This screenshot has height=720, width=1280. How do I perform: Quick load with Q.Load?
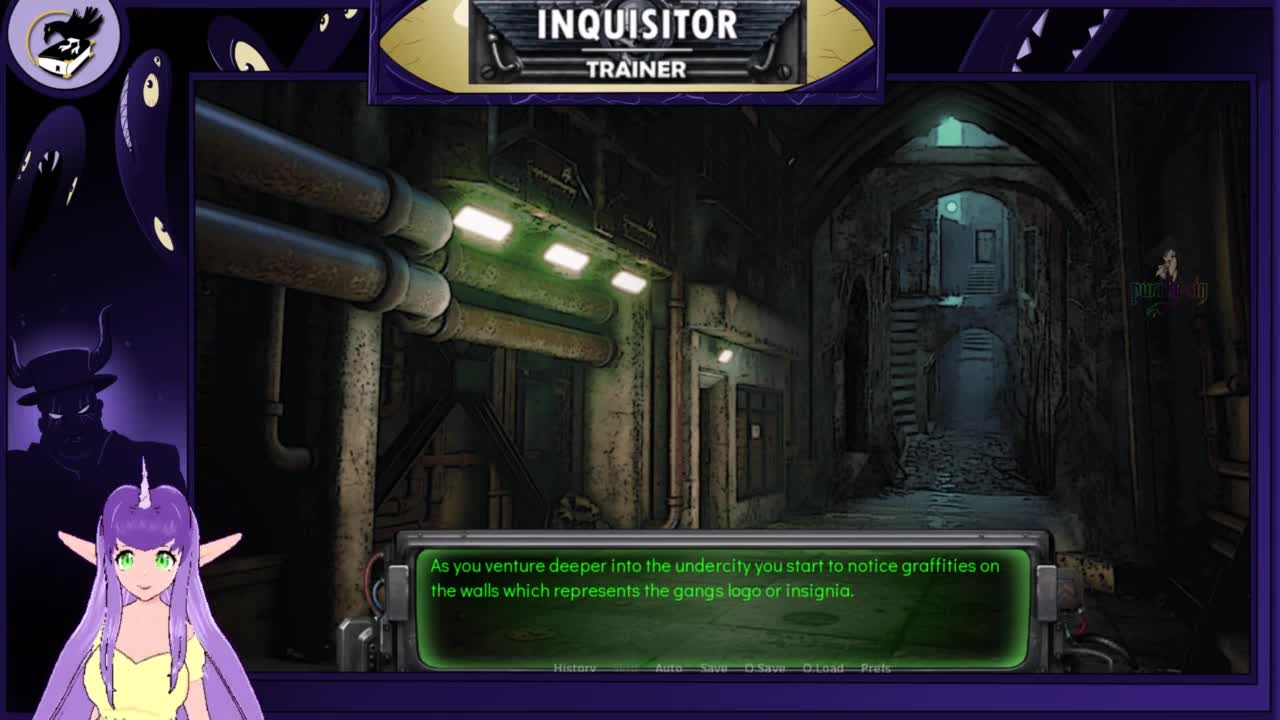(823, 668)
